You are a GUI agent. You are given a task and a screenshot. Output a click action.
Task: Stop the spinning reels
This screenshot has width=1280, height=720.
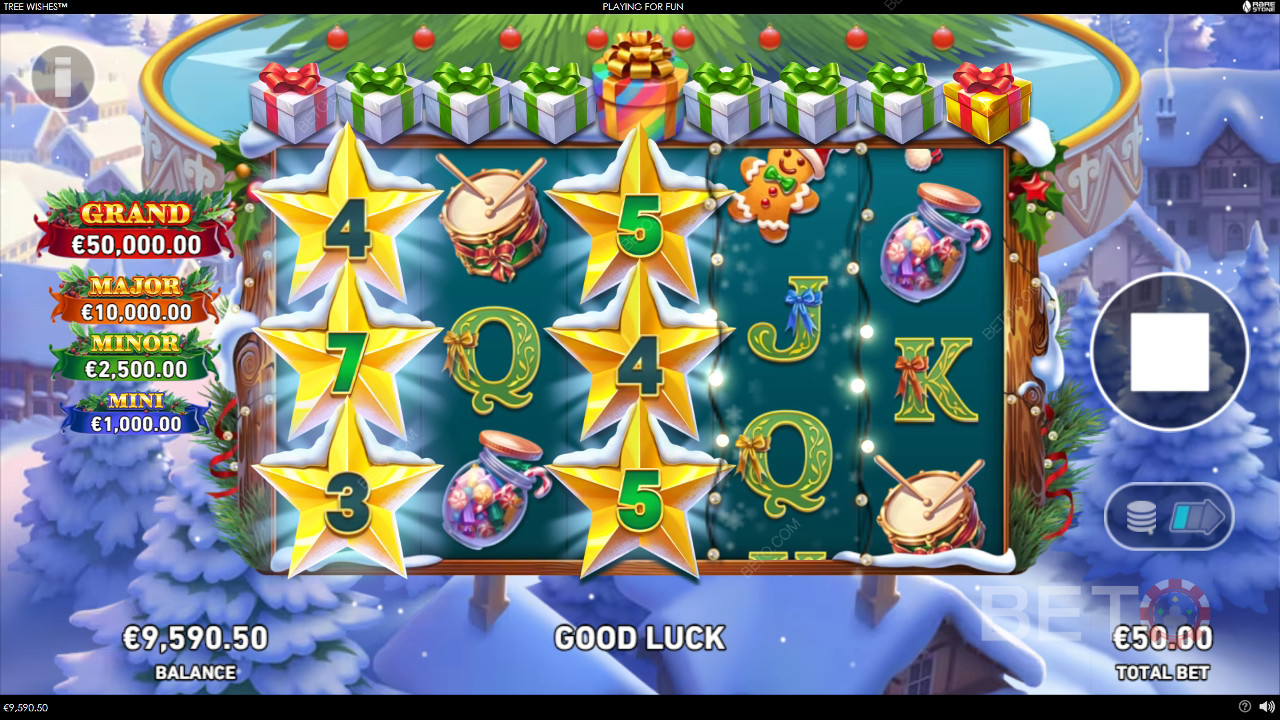tap(1169, 352)
